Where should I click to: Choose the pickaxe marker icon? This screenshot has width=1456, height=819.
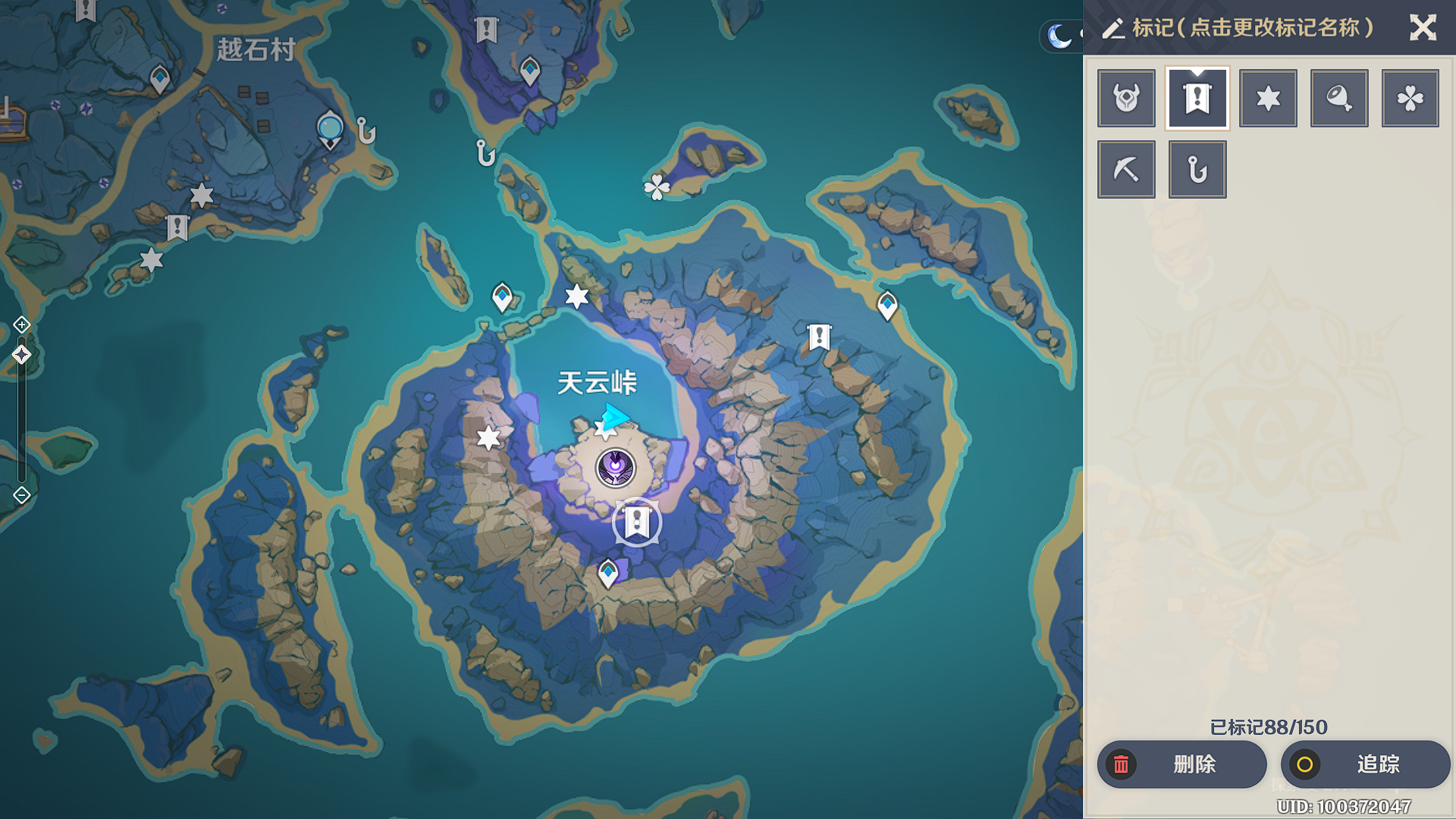[x=1126, y=169]
